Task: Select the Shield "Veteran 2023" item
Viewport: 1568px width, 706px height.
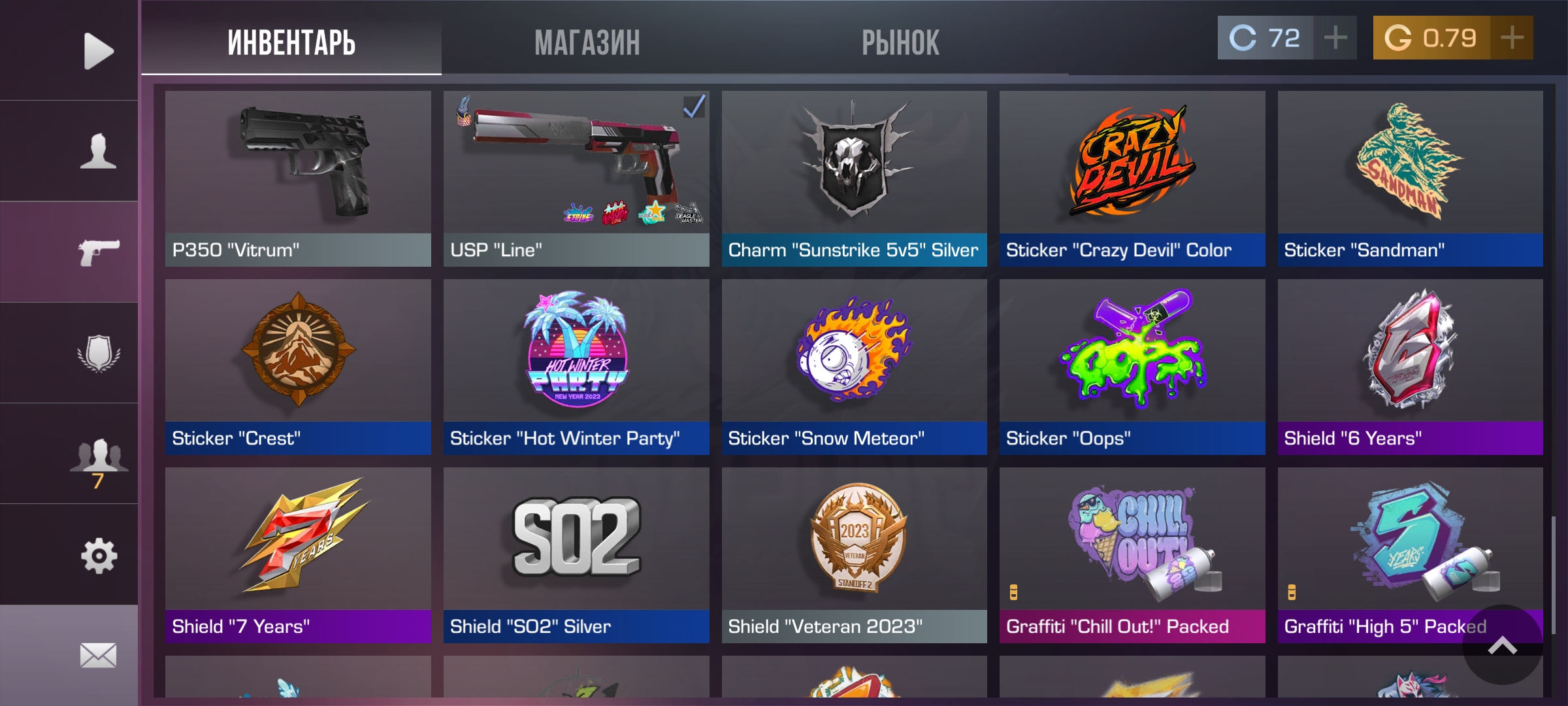Action: tap(854, 554)
